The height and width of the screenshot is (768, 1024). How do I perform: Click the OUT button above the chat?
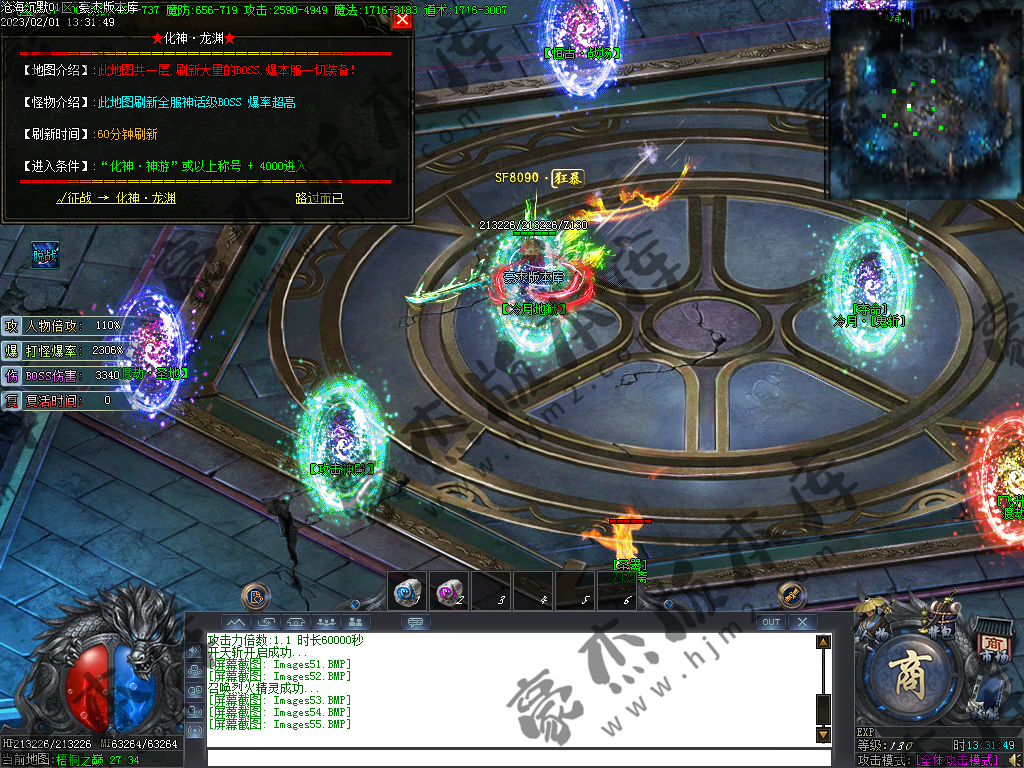770,622
